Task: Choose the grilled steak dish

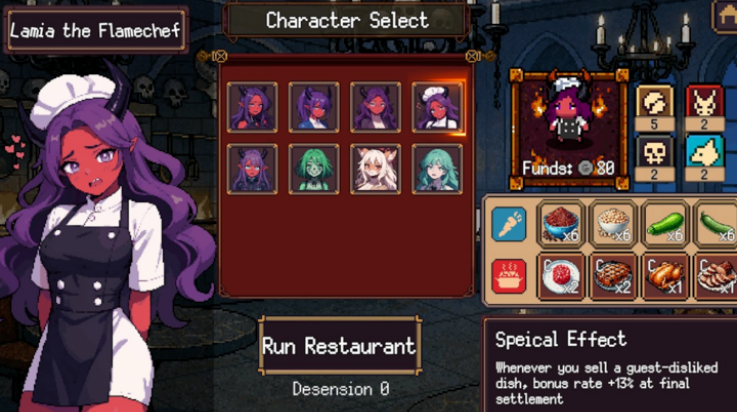Action: pyautogui.click(x=614, y=275)
